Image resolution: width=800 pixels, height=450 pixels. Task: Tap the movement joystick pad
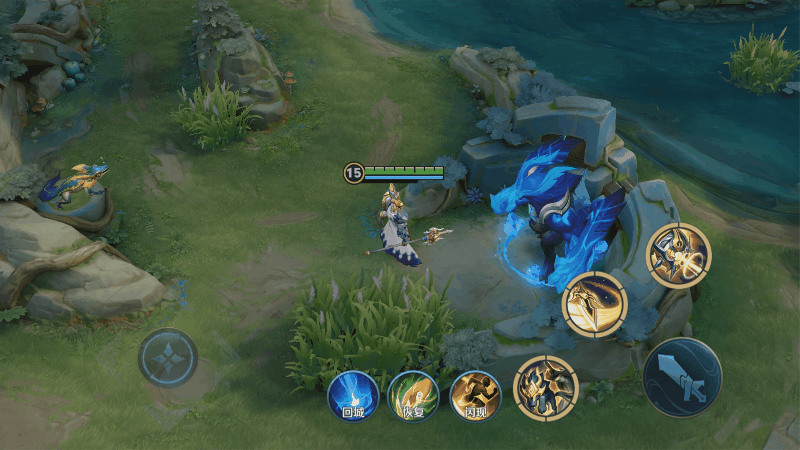click(167, 358)
